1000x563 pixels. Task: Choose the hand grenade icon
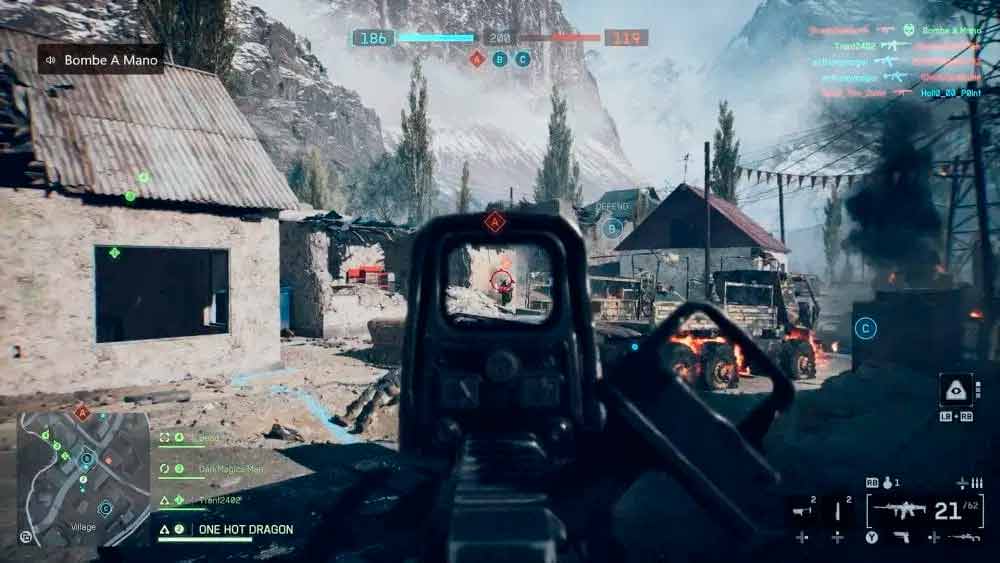[886, 483]
